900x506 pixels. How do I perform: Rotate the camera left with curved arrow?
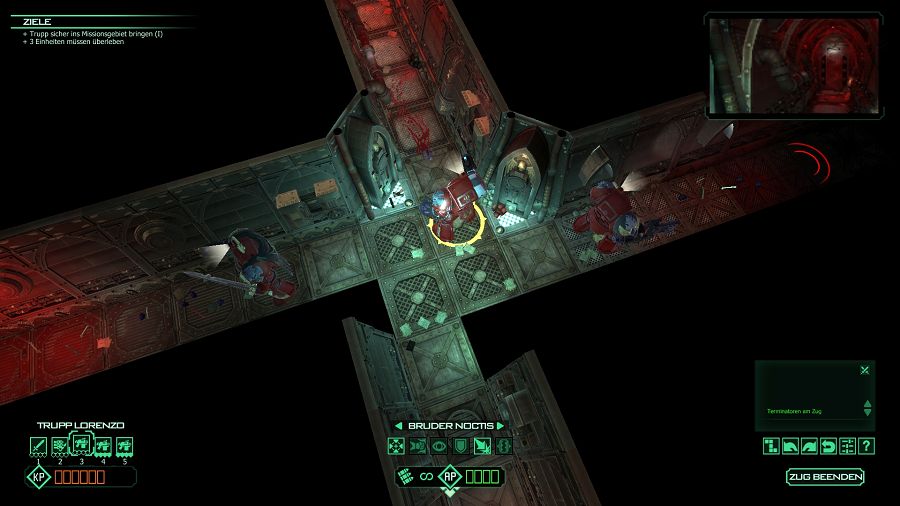pyautogui.click(x=790, y=446)
